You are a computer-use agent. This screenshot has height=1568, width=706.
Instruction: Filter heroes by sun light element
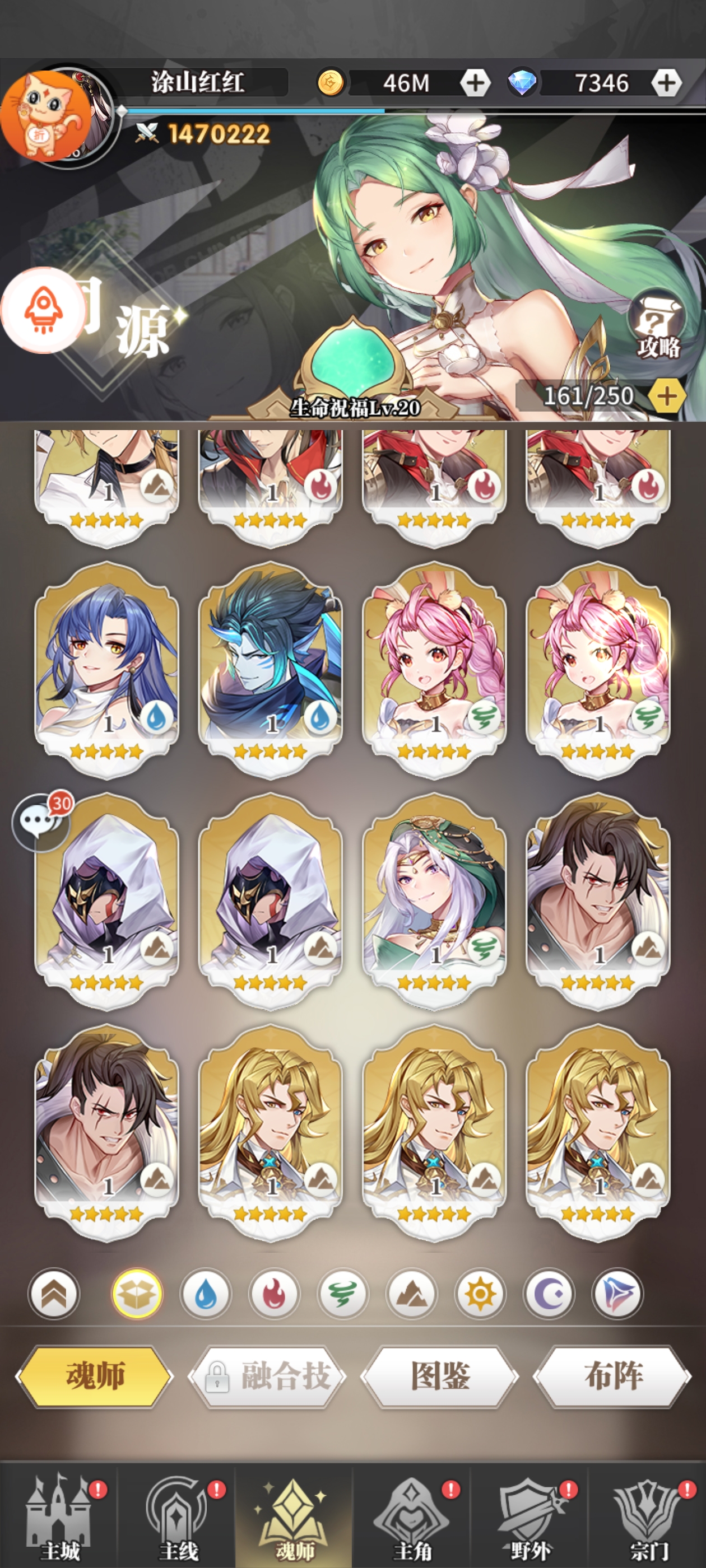(x=481, y=1294)
